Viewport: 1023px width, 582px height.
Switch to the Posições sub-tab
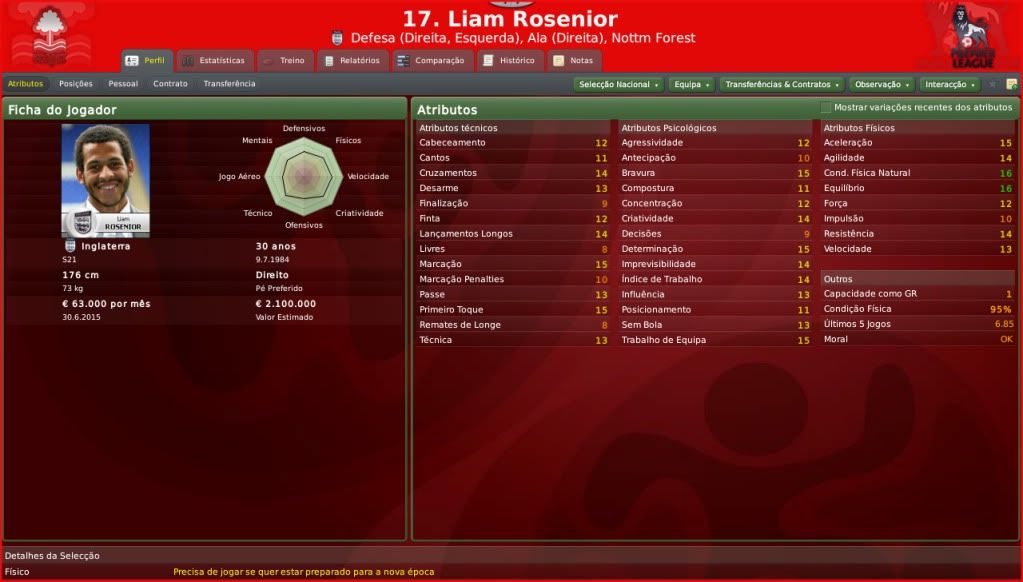click(76, 84)
